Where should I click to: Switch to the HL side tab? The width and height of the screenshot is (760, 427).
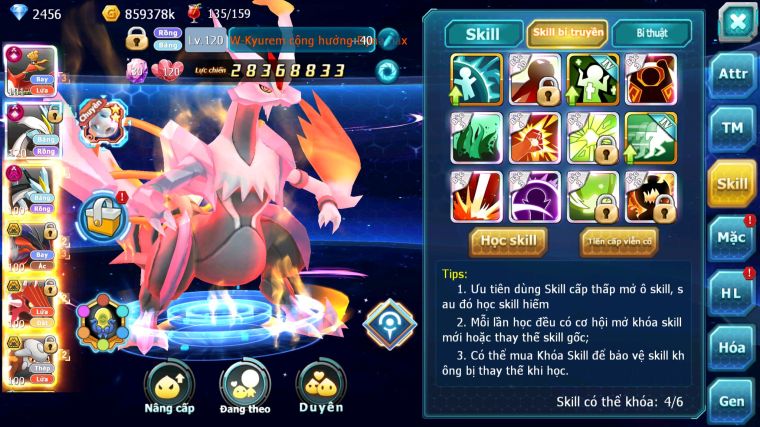(732, 293)
